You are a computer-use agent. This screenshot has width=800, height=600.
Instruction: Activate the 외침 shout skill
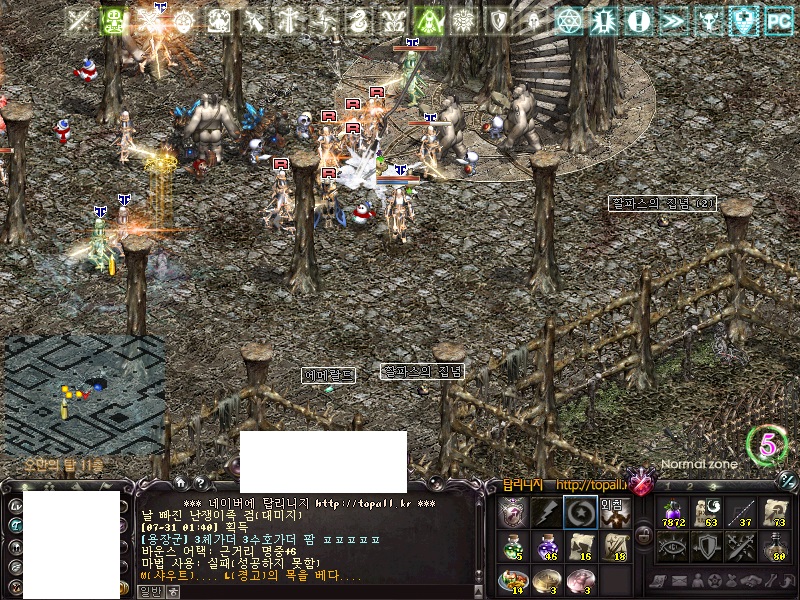pos(614,512)
